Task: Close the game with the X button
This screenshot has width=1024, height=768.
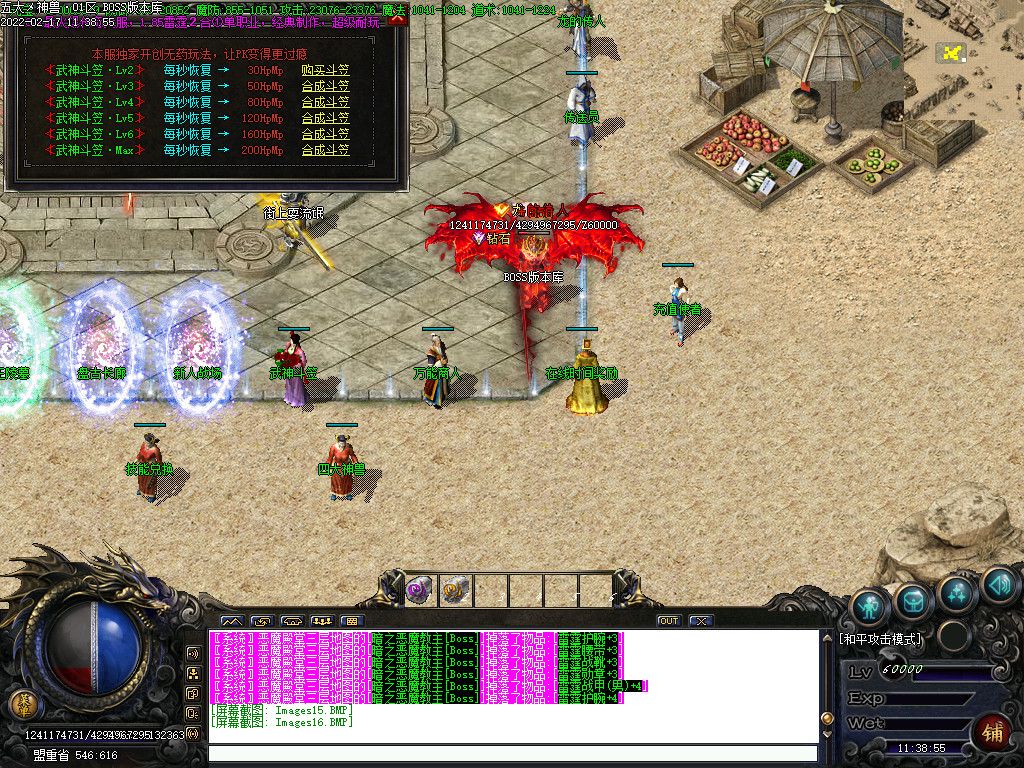Action: 701,621
